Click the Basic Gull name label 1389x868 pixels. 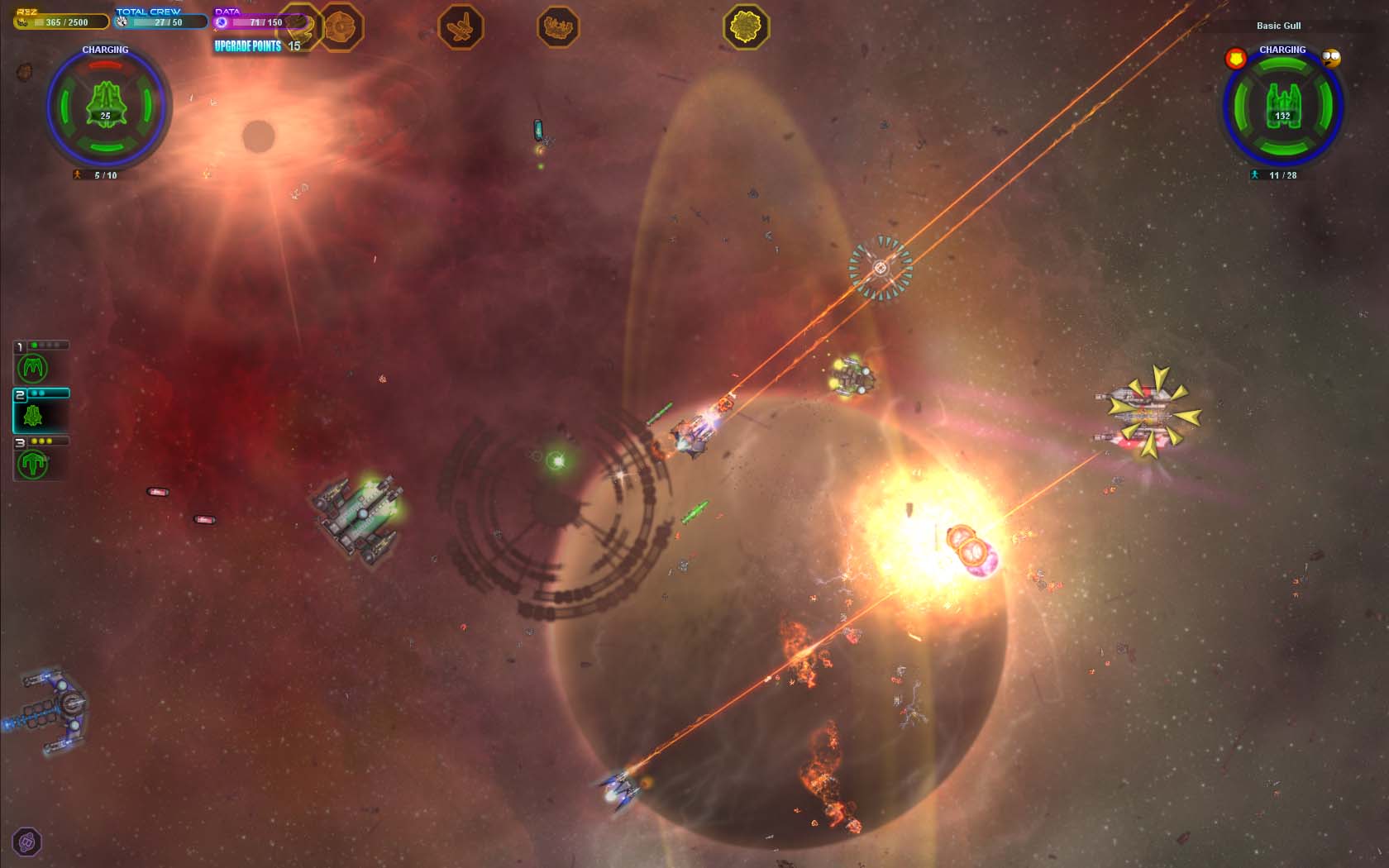(1277, 26)
